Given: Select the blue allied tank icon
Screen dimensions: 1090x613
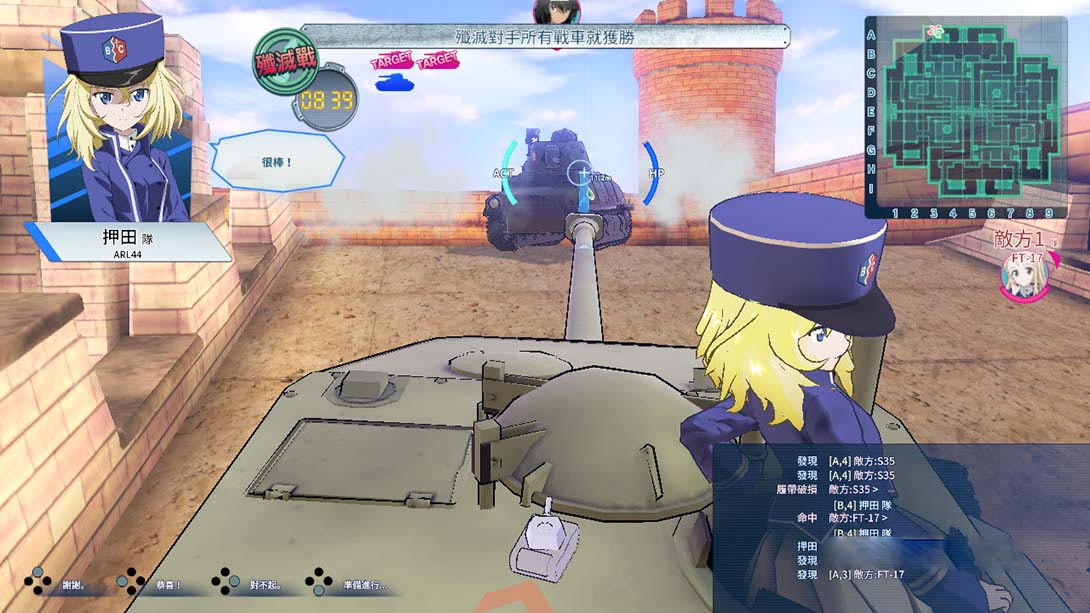Looking at the screenshot, I should [394, 82].
